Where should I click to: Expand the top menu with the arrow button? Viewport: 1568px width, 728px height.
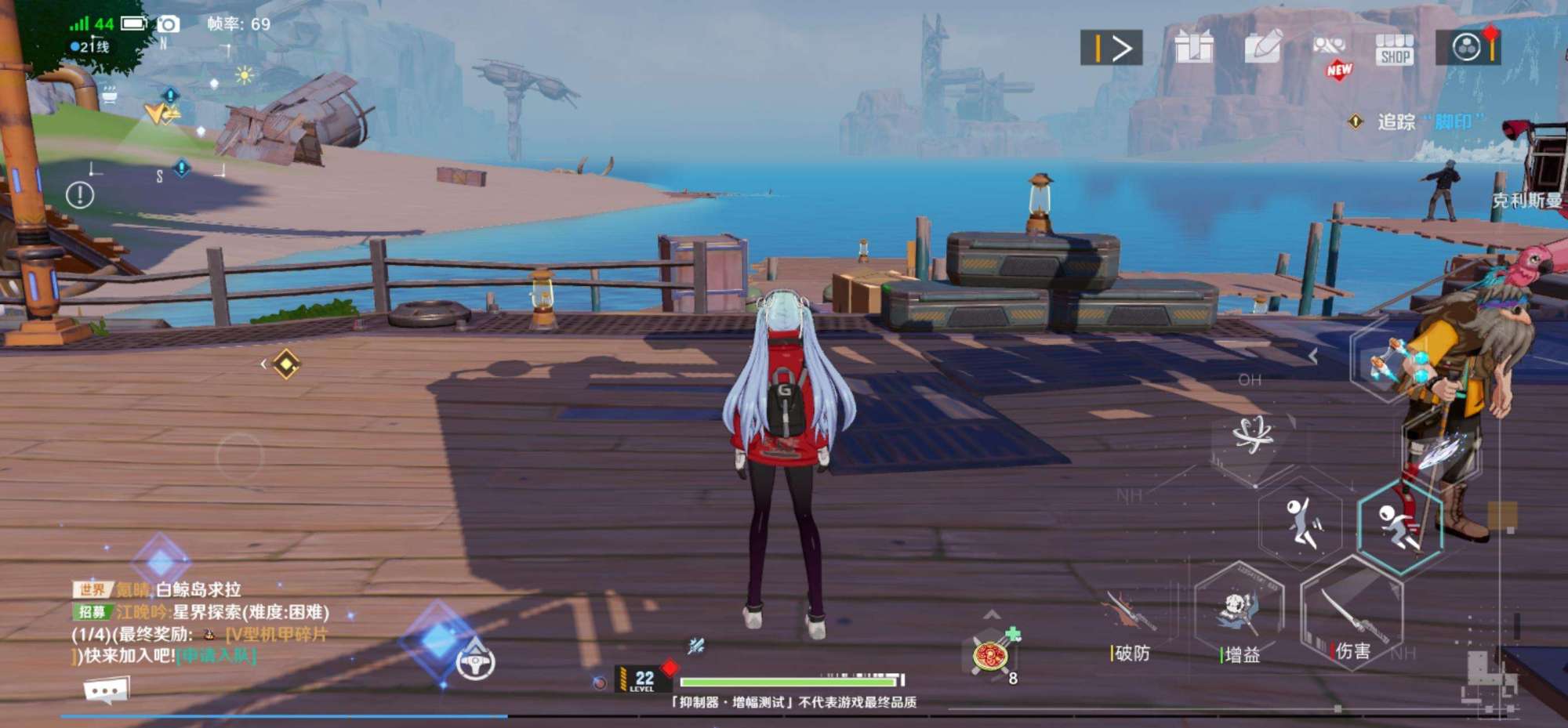[x=1111, y=48]
